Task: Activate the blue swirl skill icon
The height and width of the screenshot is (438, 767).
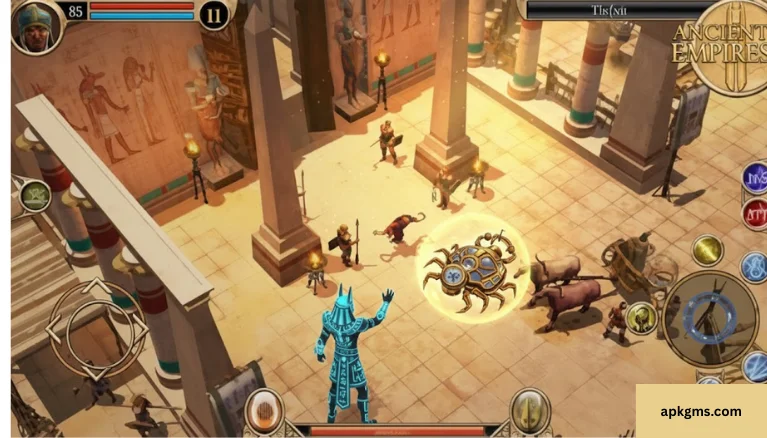Action: tap(754, 267)
